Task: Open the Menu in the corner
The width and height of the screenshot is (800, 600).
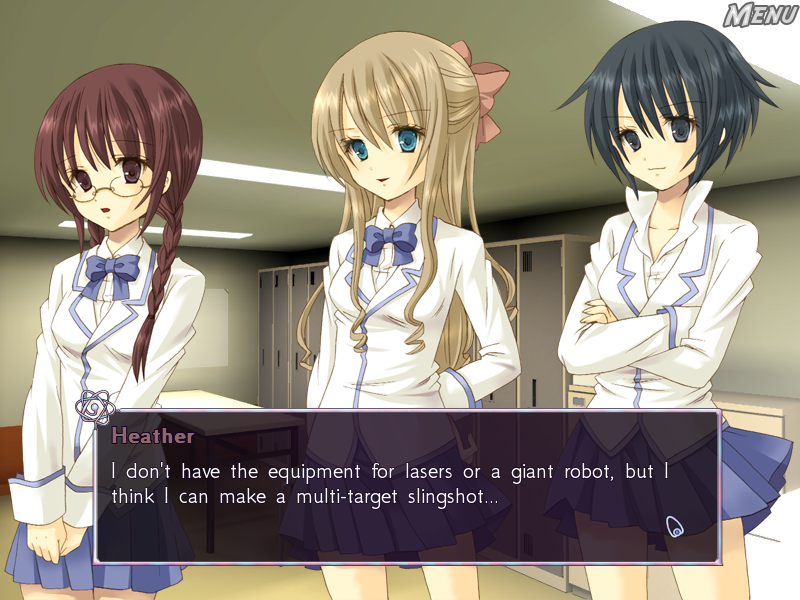Action: [x=760, y=15]
